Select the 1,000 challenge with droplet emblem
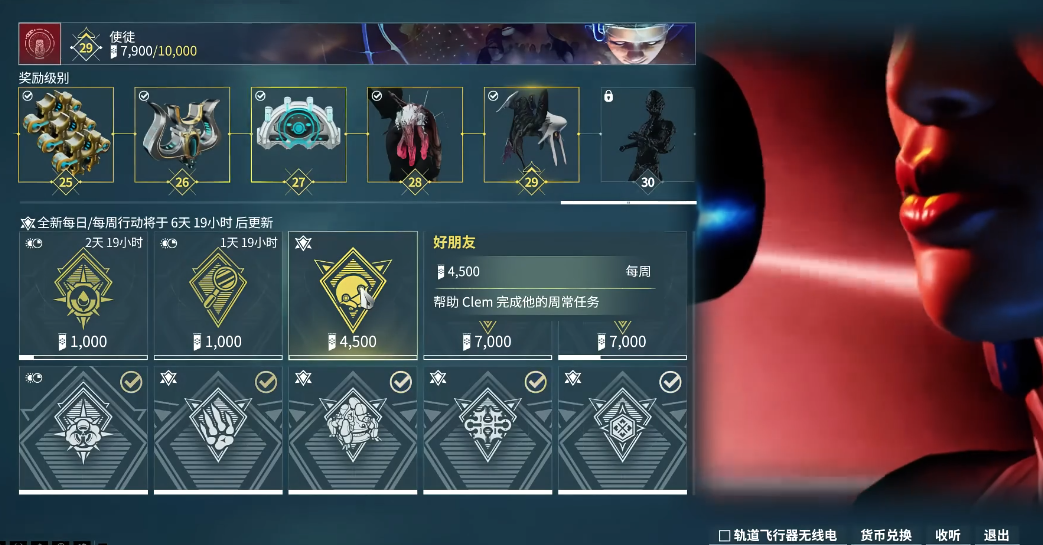 [83, 295]
